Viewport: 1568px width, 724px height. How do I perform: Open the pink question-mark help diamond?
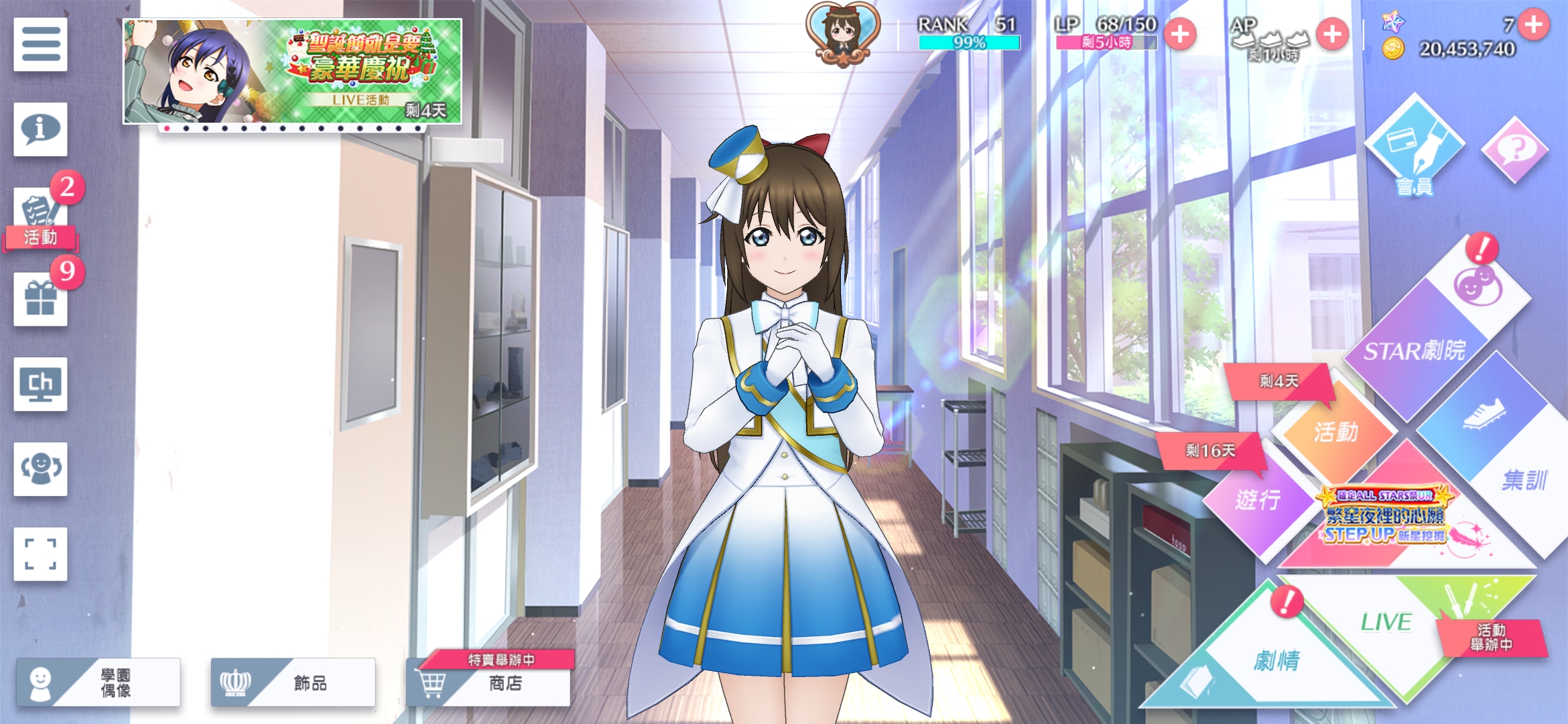[1514, 149]
